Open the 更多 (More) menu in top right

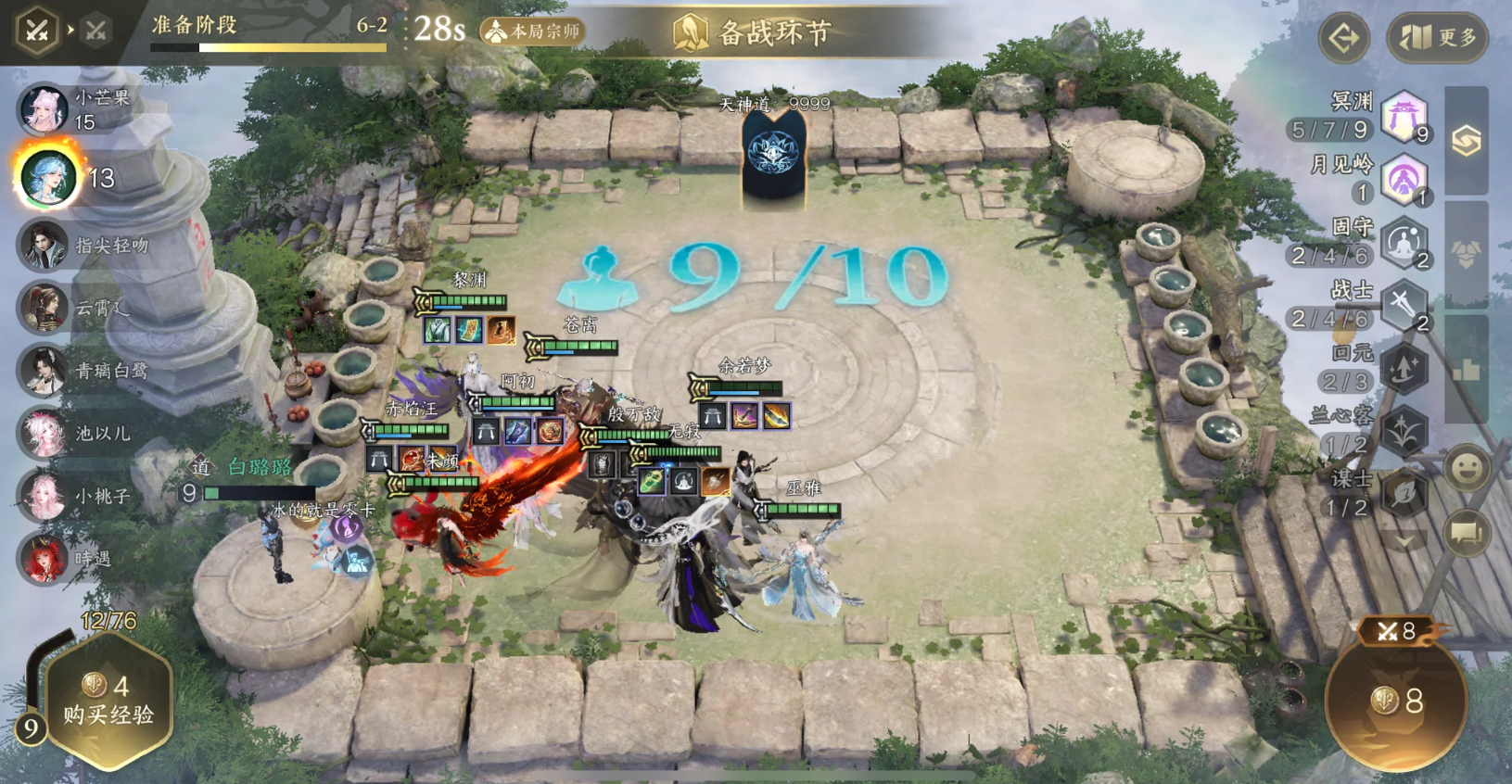click(x=1436, y=38)
